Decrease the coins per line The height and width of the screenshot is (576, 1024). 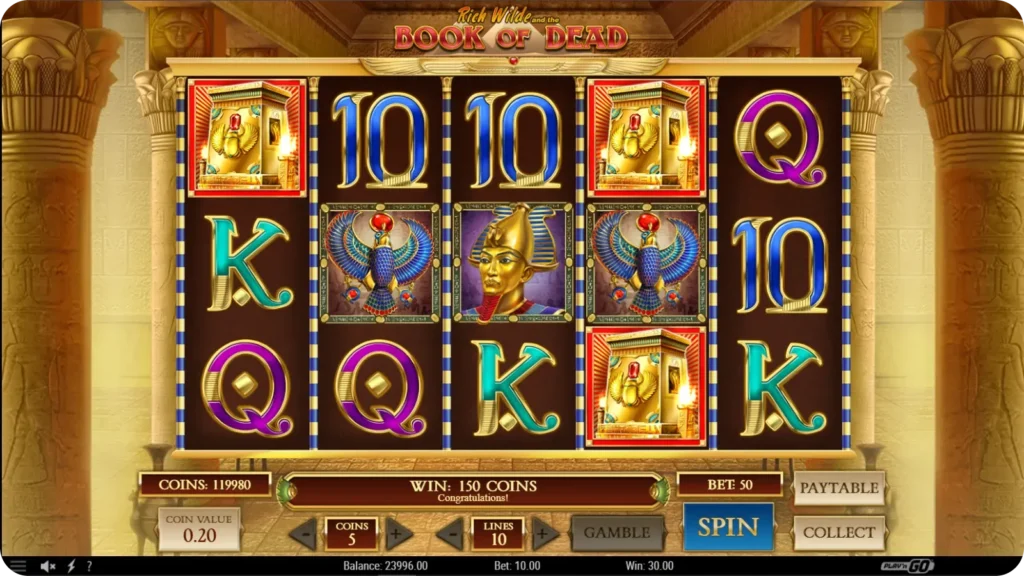point(303,533)
